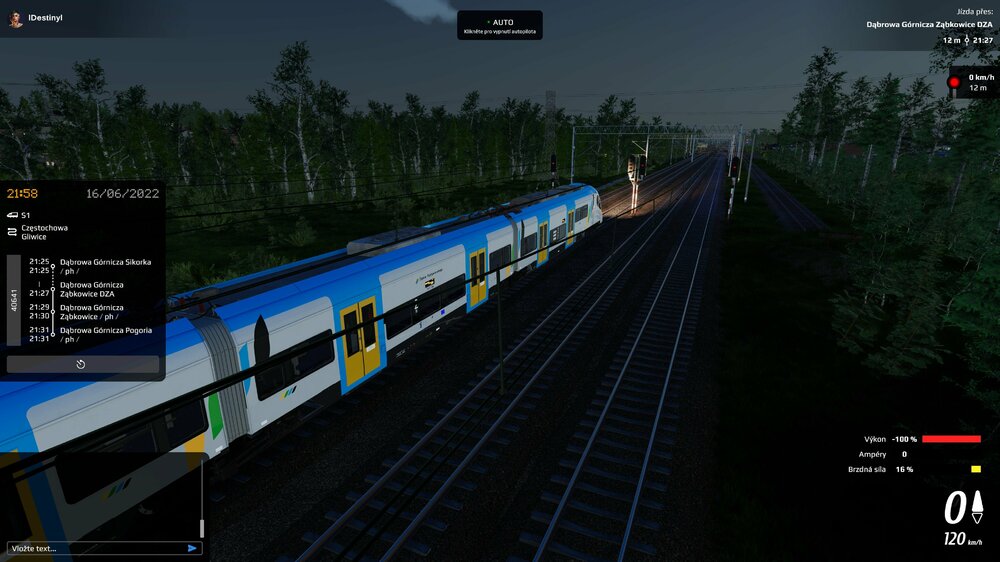
Task: Click the AUTO autopilot toggle button
Action: click(499, 25)
